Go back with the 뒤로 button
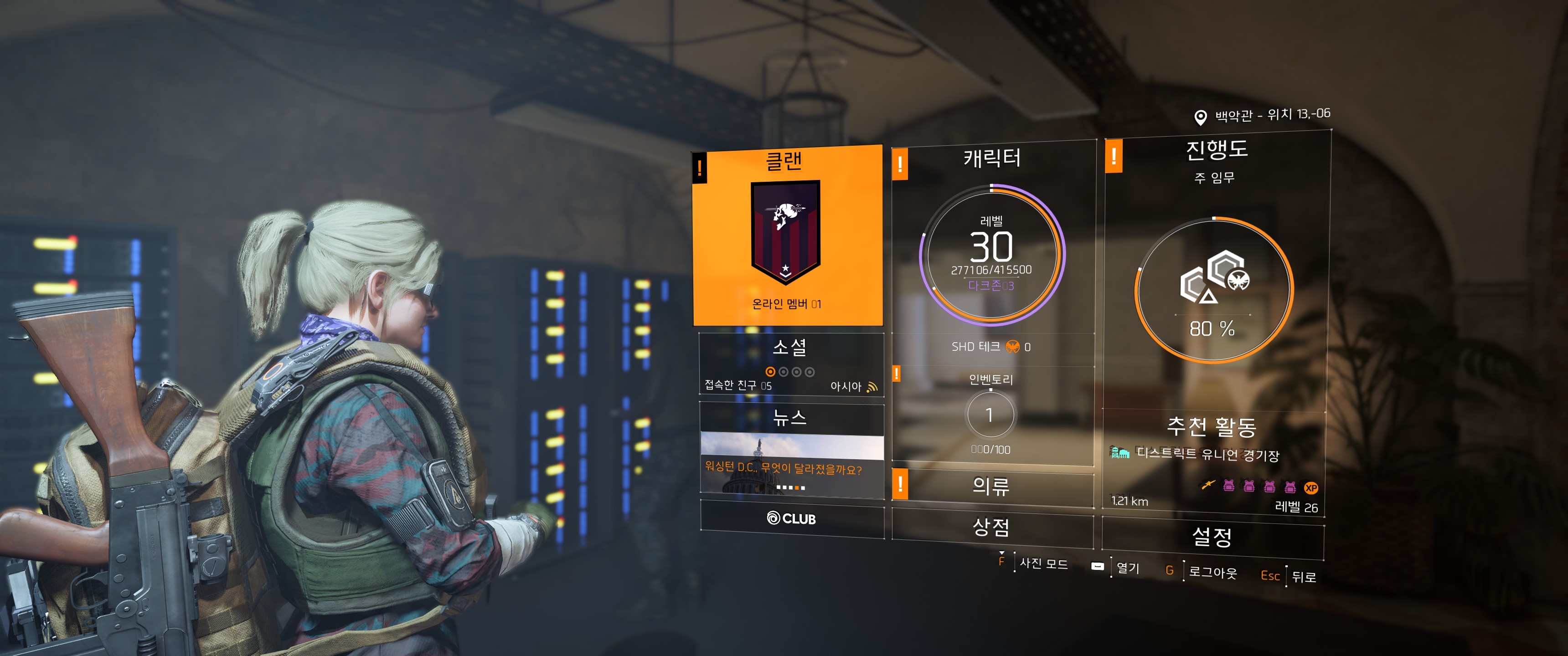This screenshot has width=1568, height=656. [x=1303, y=576]
